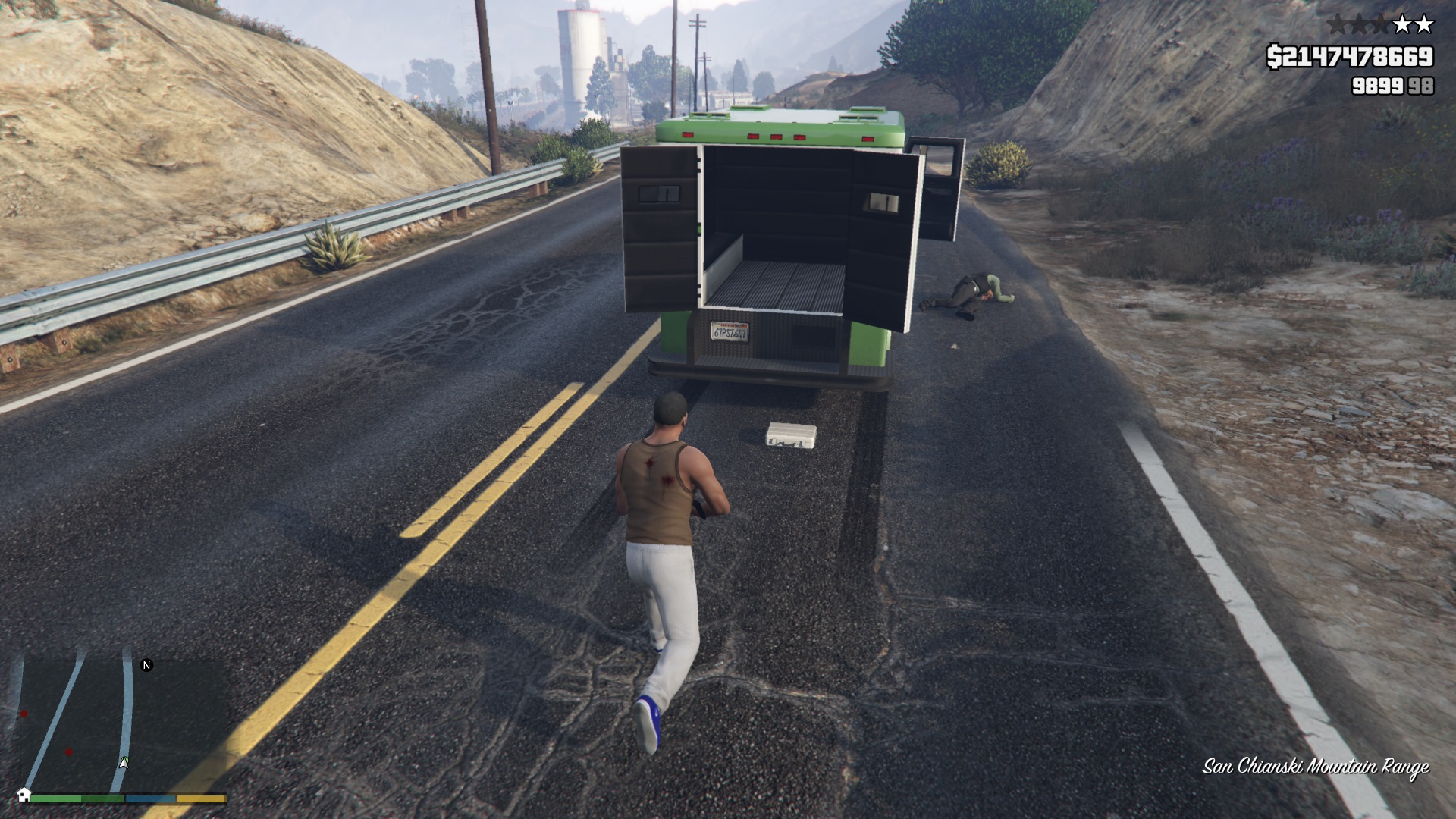
Task: Click the upper red enemy blip on the minimap
Action: coord(24,714)
